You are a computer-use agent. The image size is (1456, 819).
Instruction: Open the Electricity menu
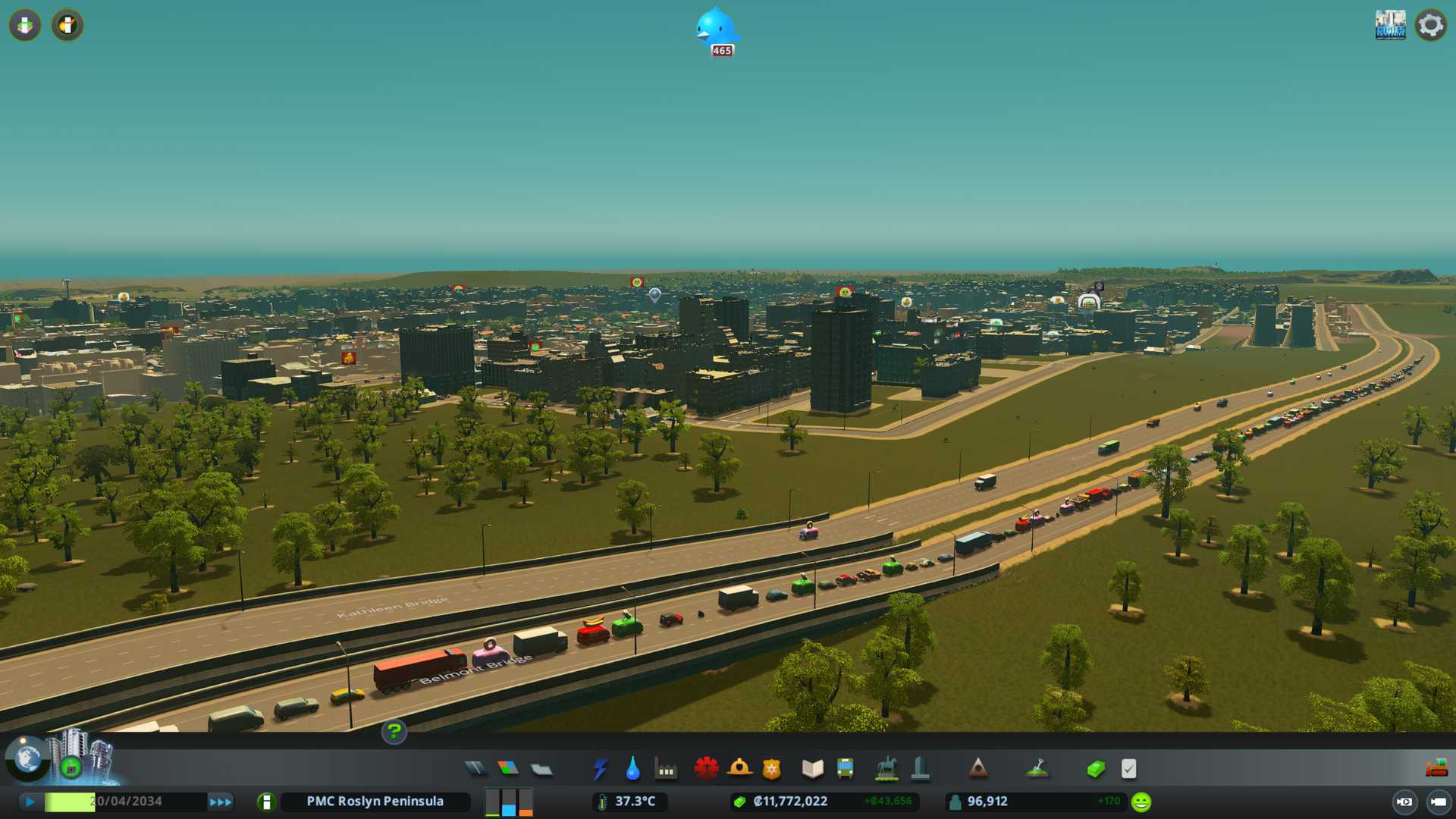[x=600, y=769]
